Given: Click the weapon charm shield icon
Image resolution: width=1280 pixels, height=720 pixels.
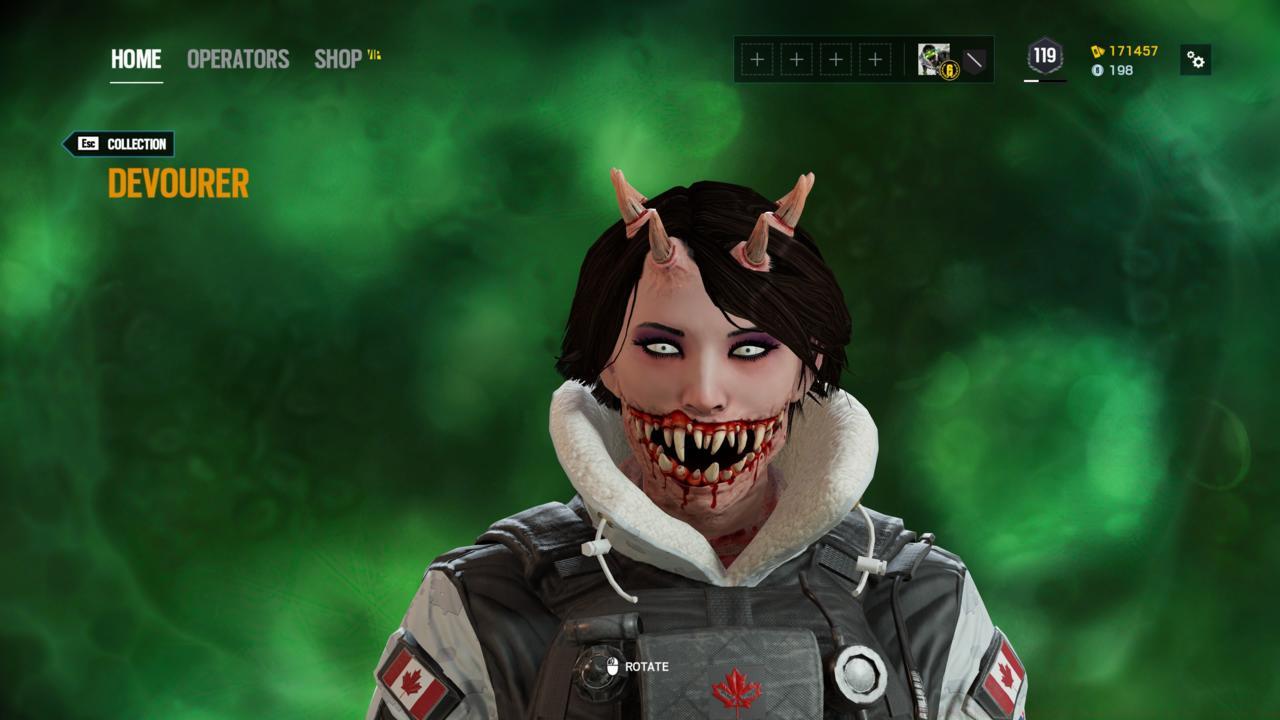Looking at the screenshot, I should pyautogui.click(x=973, y=60).
